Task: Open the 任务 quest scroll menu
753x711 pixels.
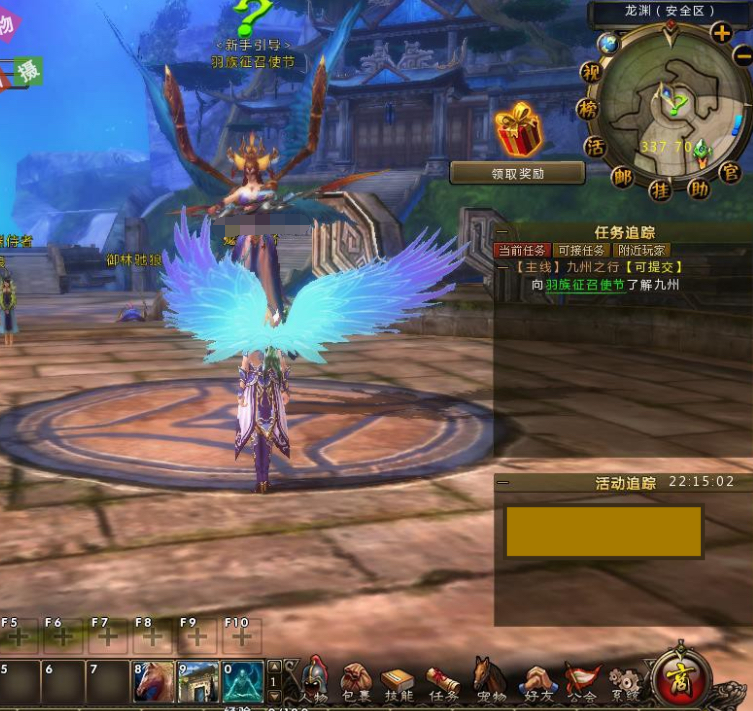Action: coord(442,681)
